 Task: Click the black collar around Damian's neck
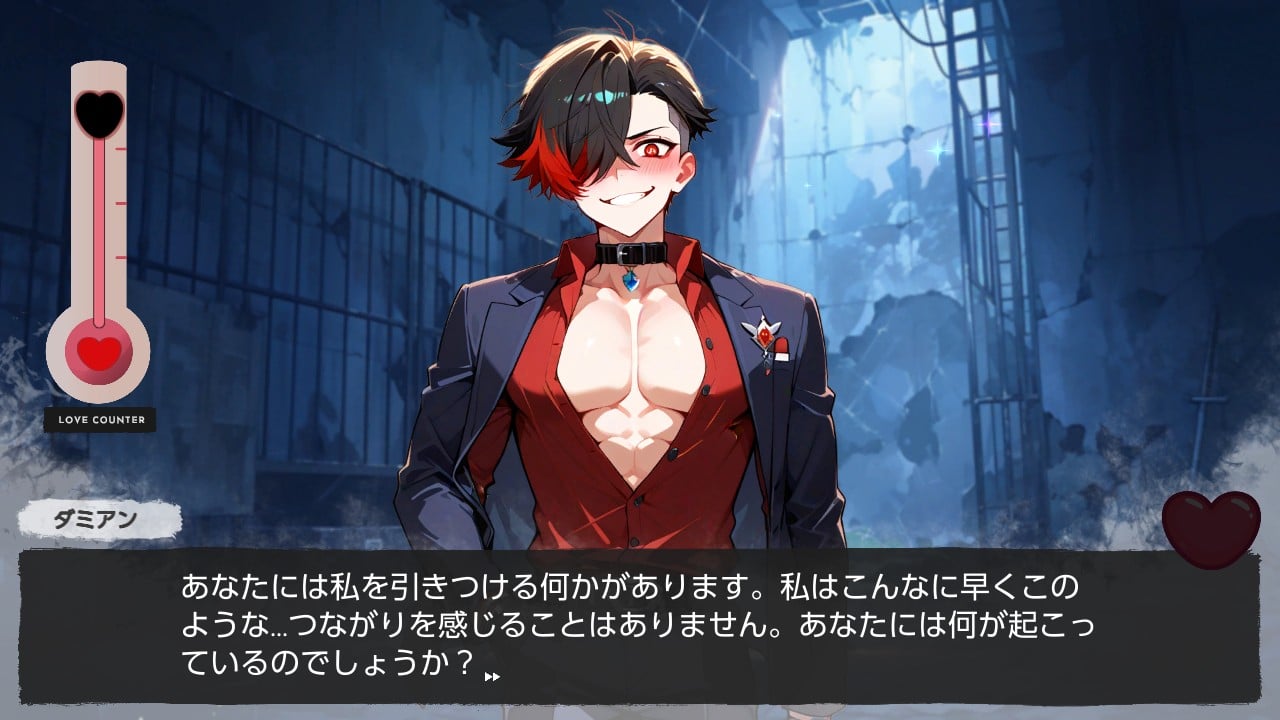tap(630, 251)
